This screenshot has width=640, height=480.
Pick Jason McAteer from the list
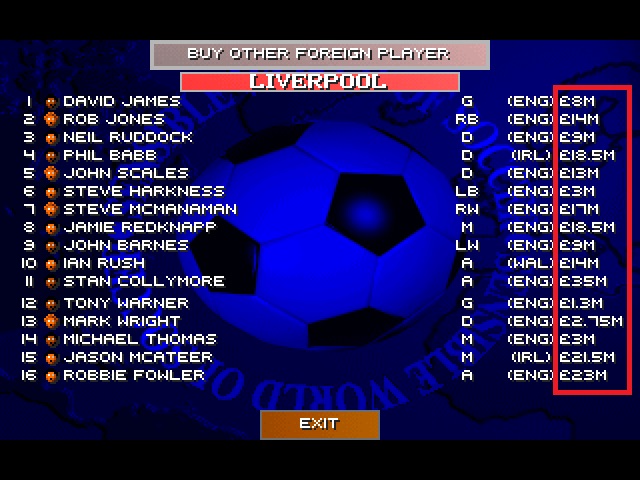click(x=137, y=357)
